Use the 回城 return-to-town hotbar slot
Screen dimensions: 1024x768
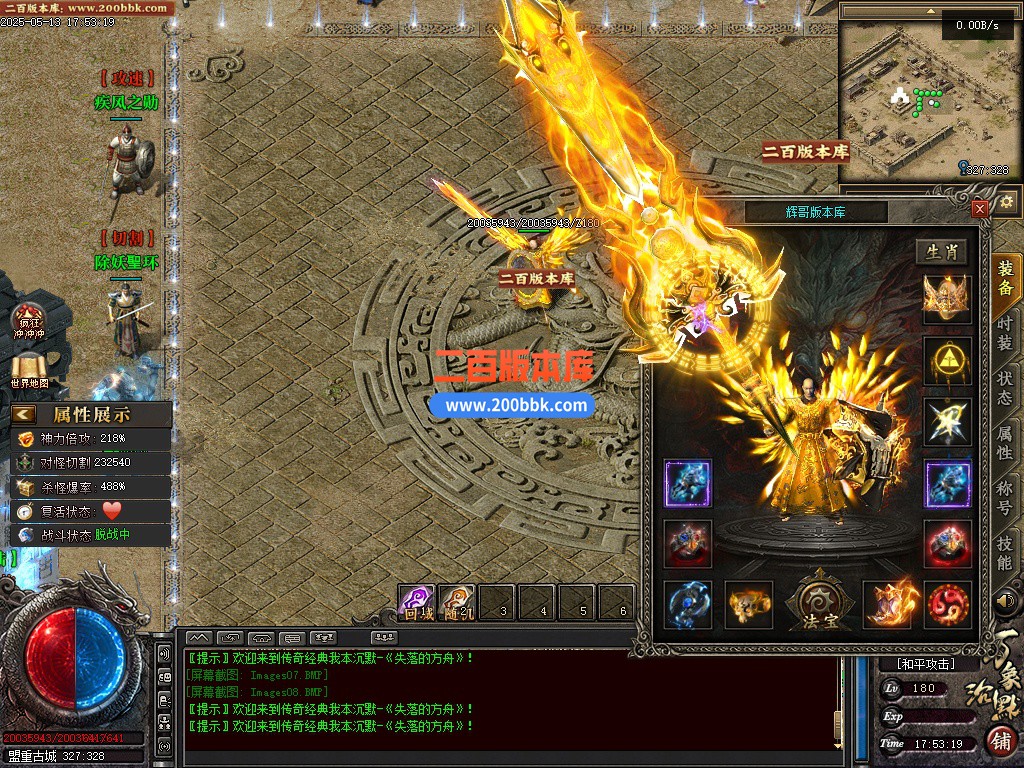coord(417,603)
